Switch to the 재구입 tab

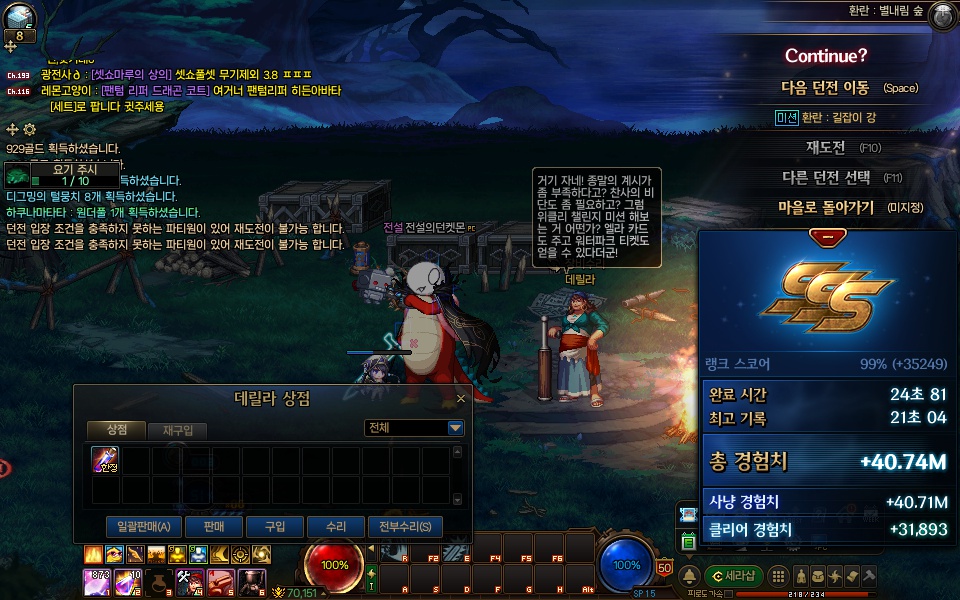177,430
